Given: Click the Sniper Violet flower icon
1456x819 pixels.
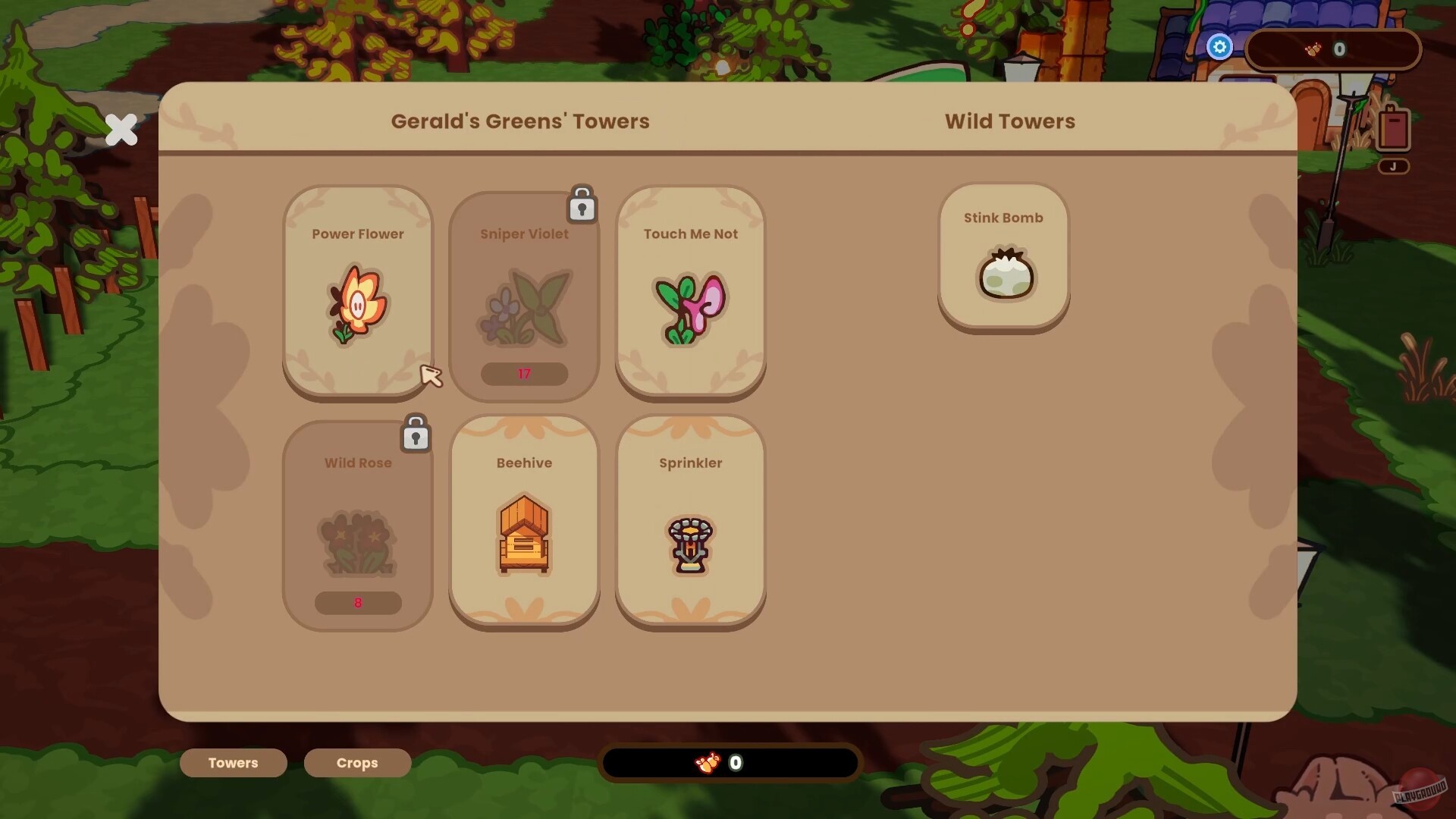Looking at the screenshot, I should click(523, 307).
